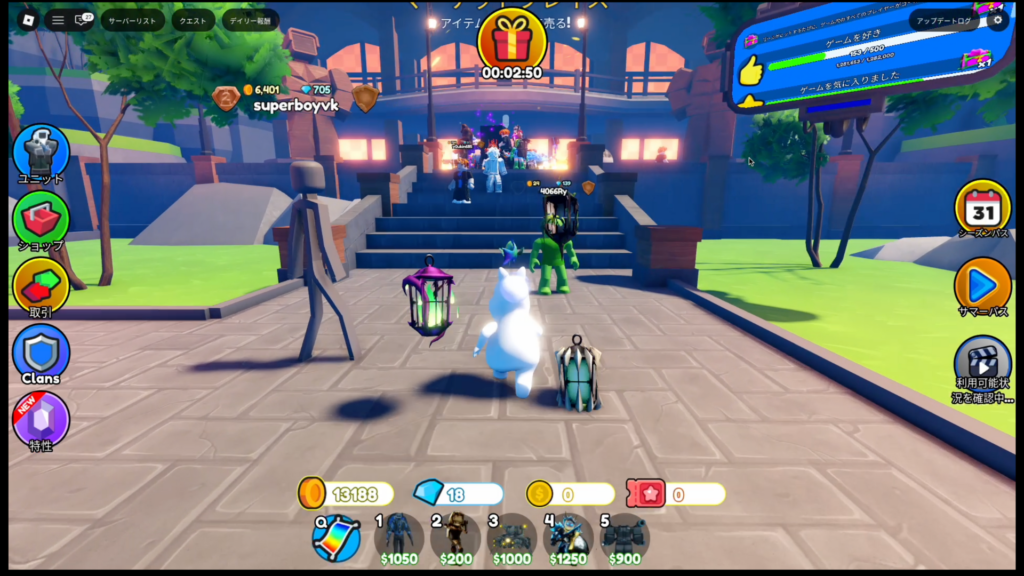Select hotbar unit 4 costing $1250

tap(568, 537)
